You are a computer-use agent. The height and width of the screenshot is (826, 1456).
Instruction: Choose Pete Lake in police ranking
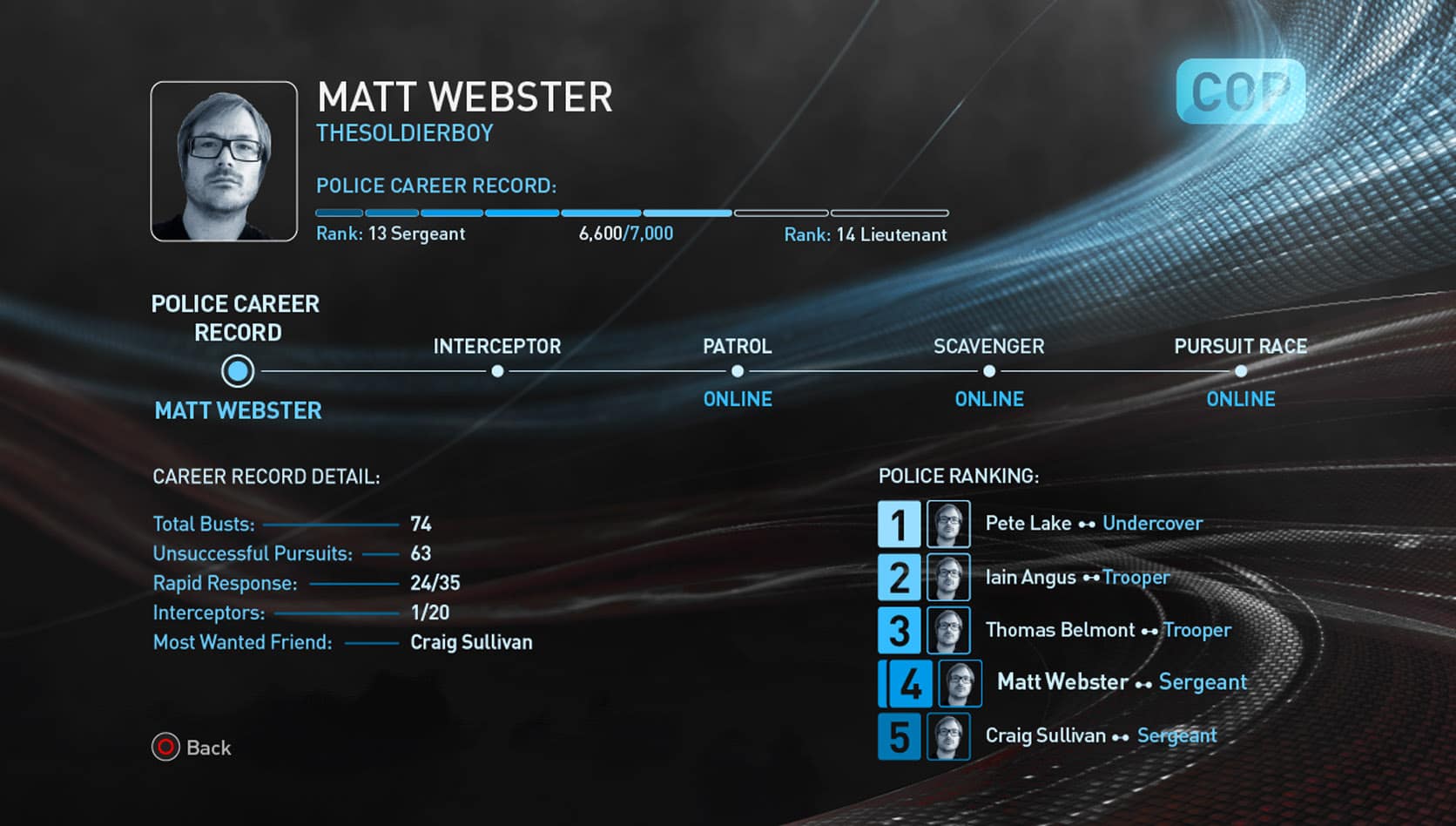[1028, 524]
